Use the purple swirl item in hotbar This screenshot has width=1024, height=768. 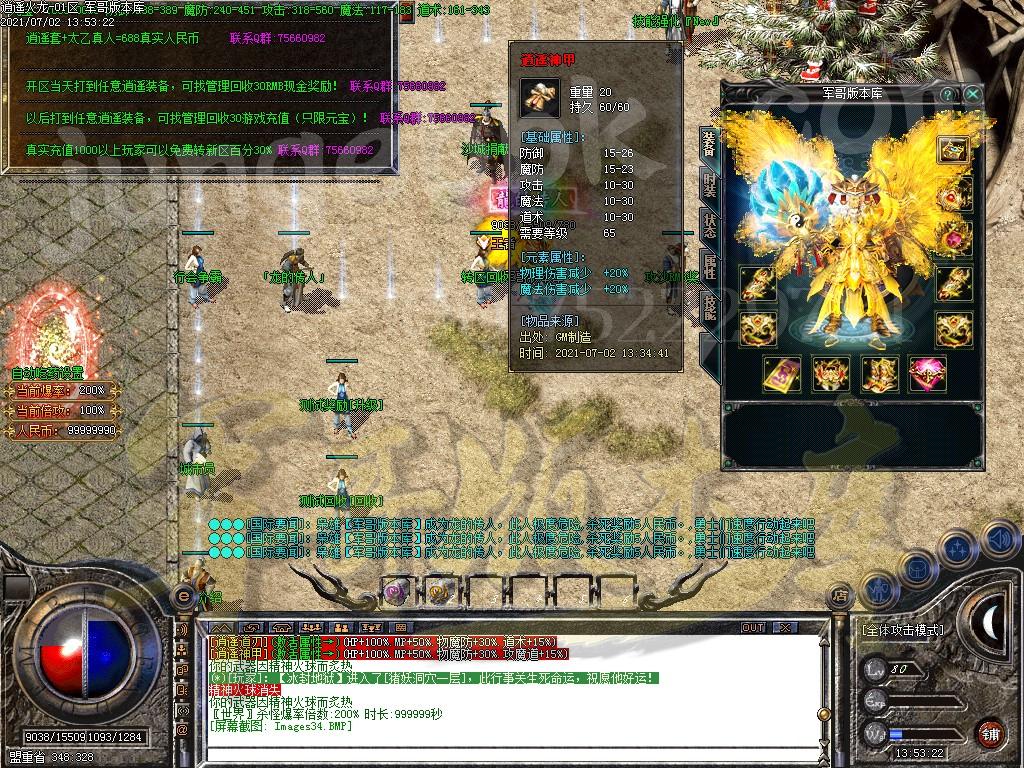pyautogui.click(x=396, y=590)
